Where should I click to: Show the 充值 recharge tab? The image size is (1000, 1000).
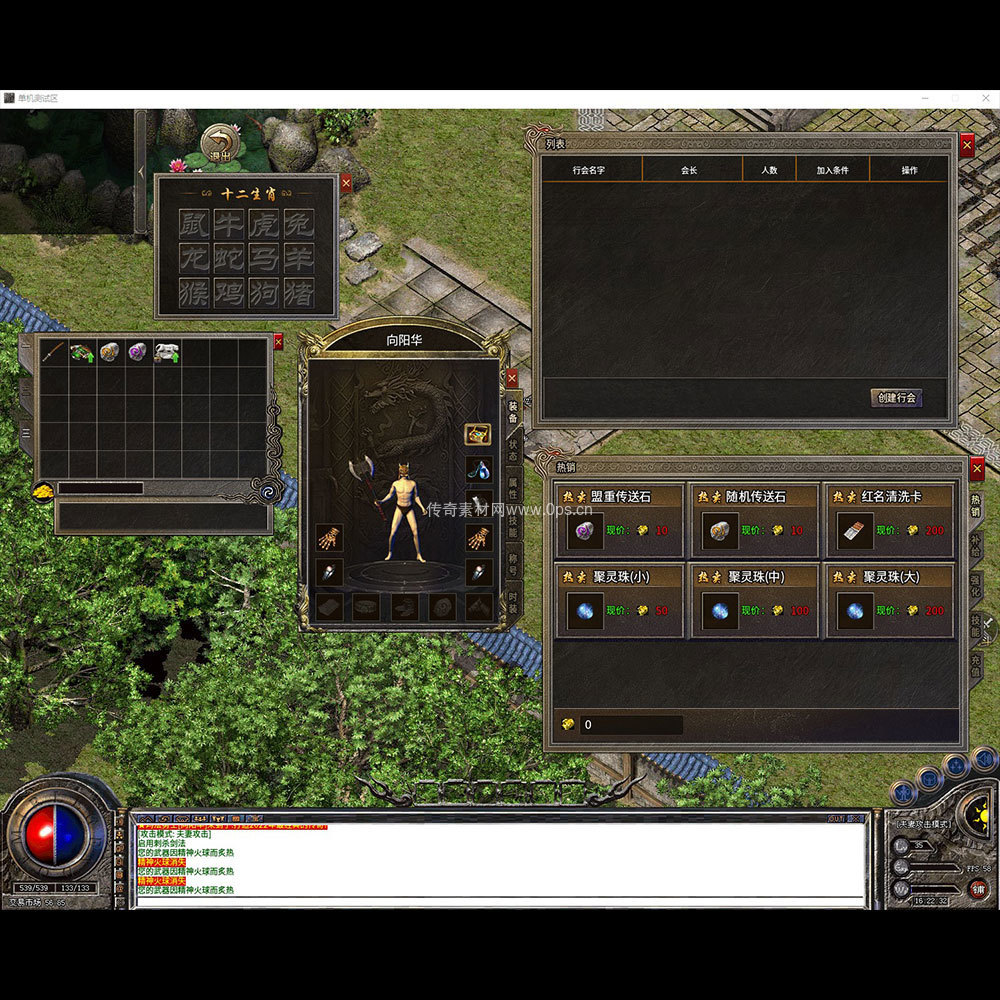click(976, 664)
